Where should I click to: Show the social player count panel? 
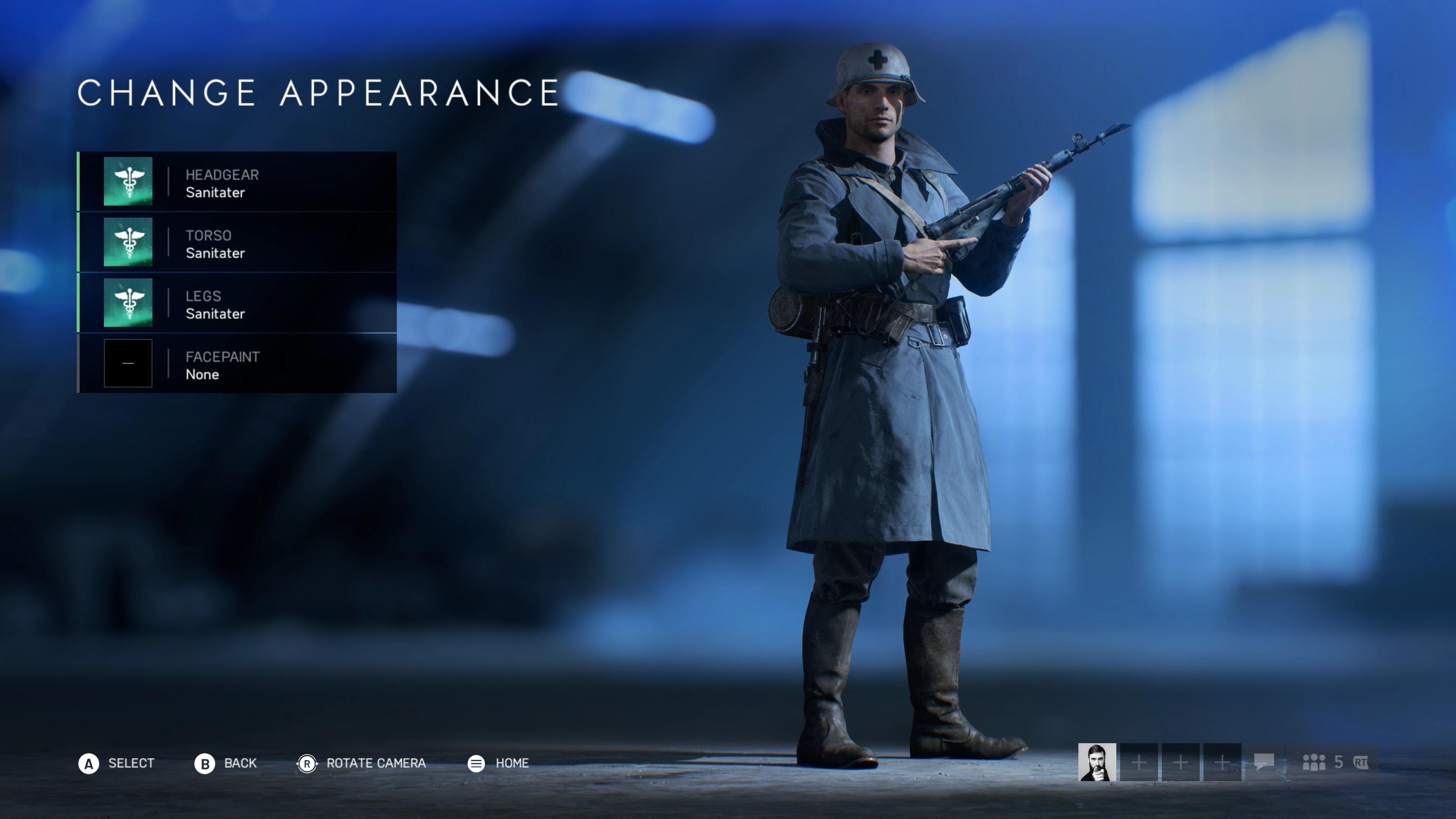[1334, 763]
